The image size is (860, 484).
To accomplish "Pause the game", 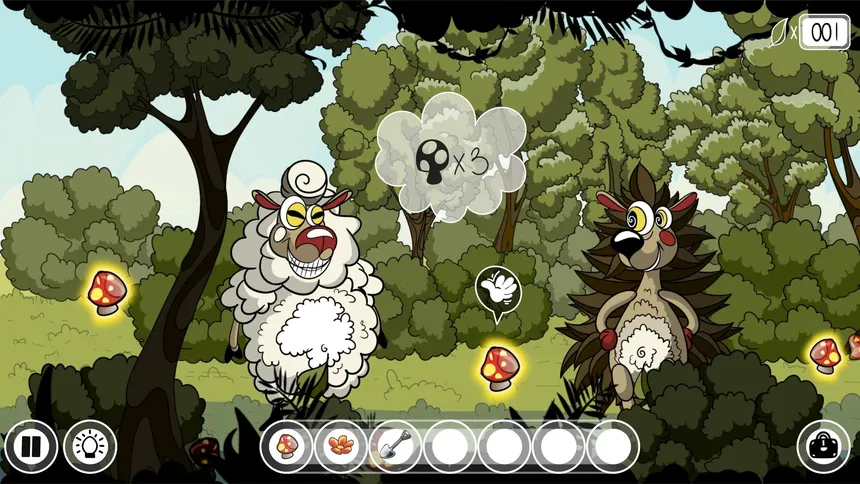I will [30, 447].
